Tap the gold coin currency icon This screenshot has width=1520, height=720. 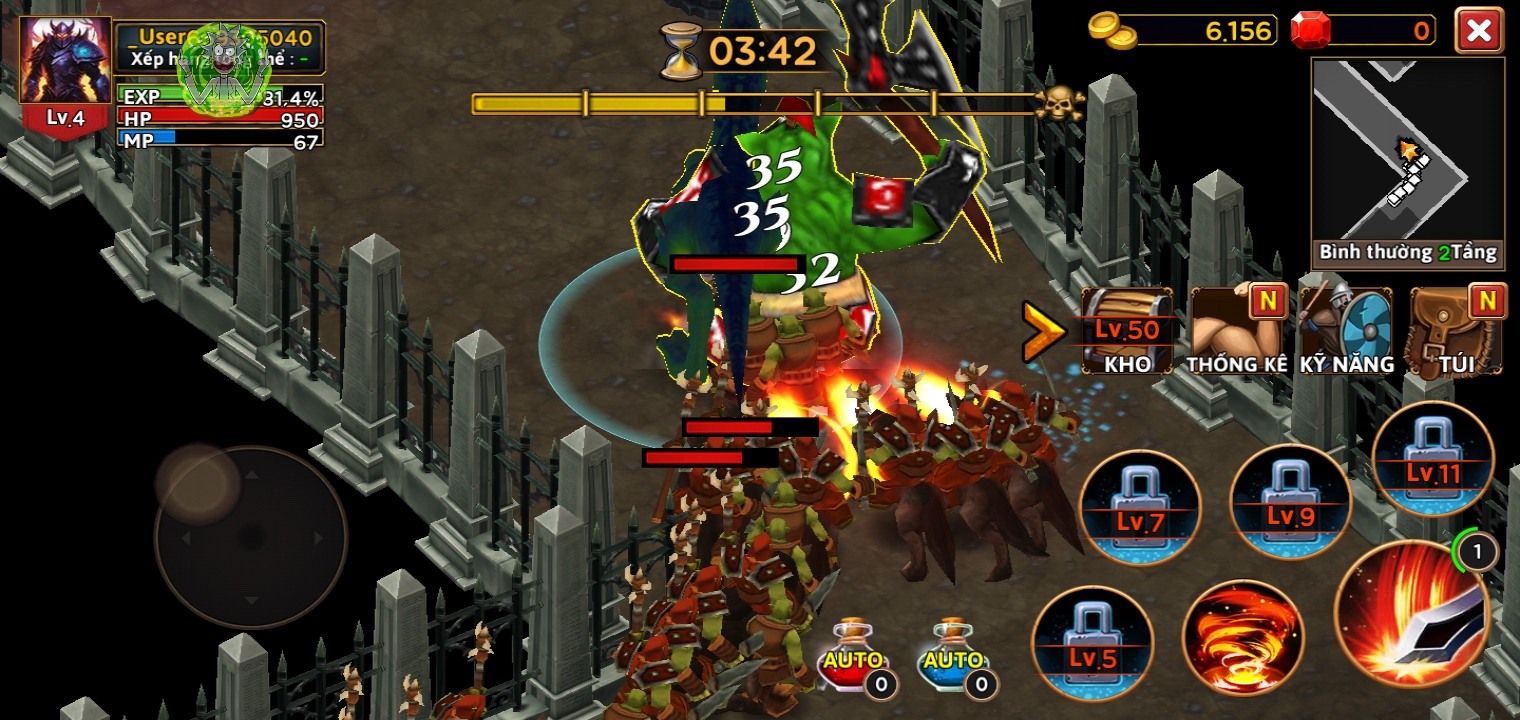pos(1112,32)
